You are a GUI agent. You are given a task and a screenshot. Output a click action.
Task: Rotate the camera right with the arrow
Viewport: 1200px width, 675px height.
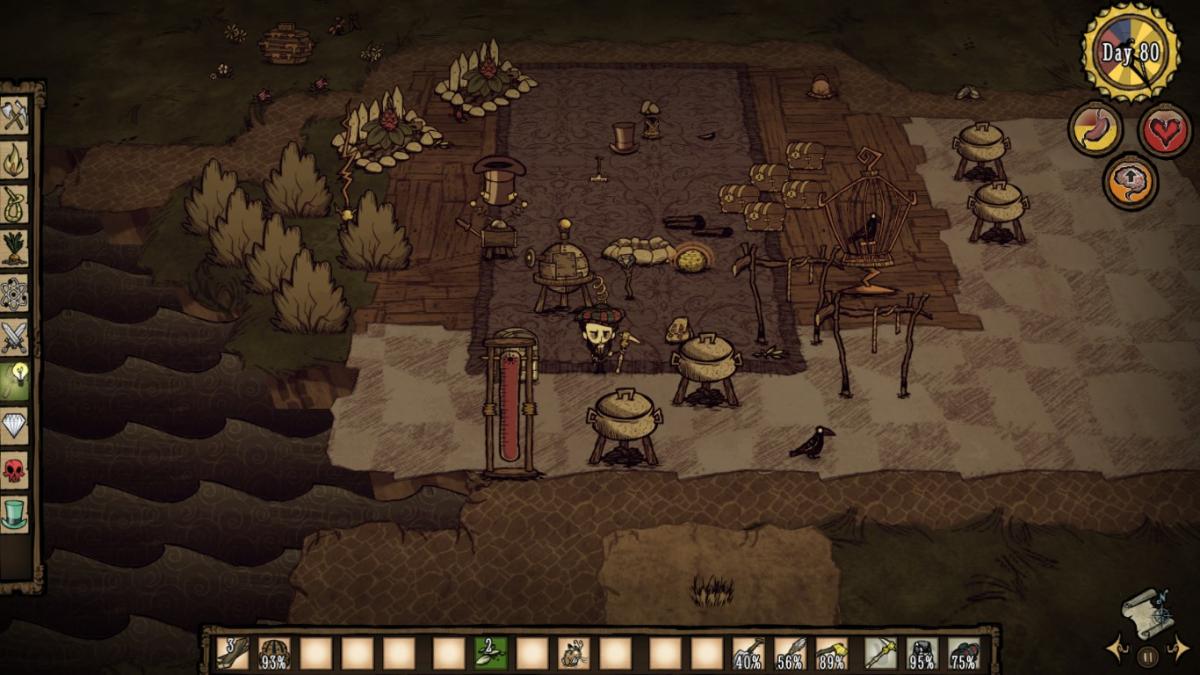[x=1179, y=649]
